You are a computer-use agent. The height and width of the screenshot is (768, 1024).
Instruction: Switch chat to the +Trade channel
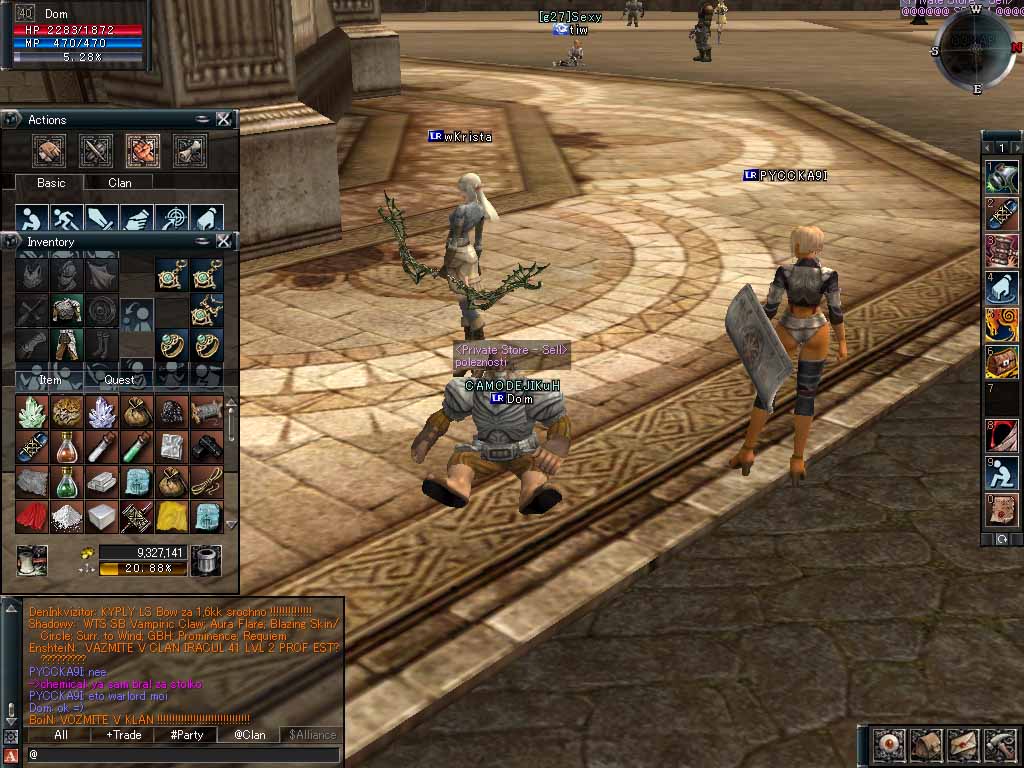point(123,735)
